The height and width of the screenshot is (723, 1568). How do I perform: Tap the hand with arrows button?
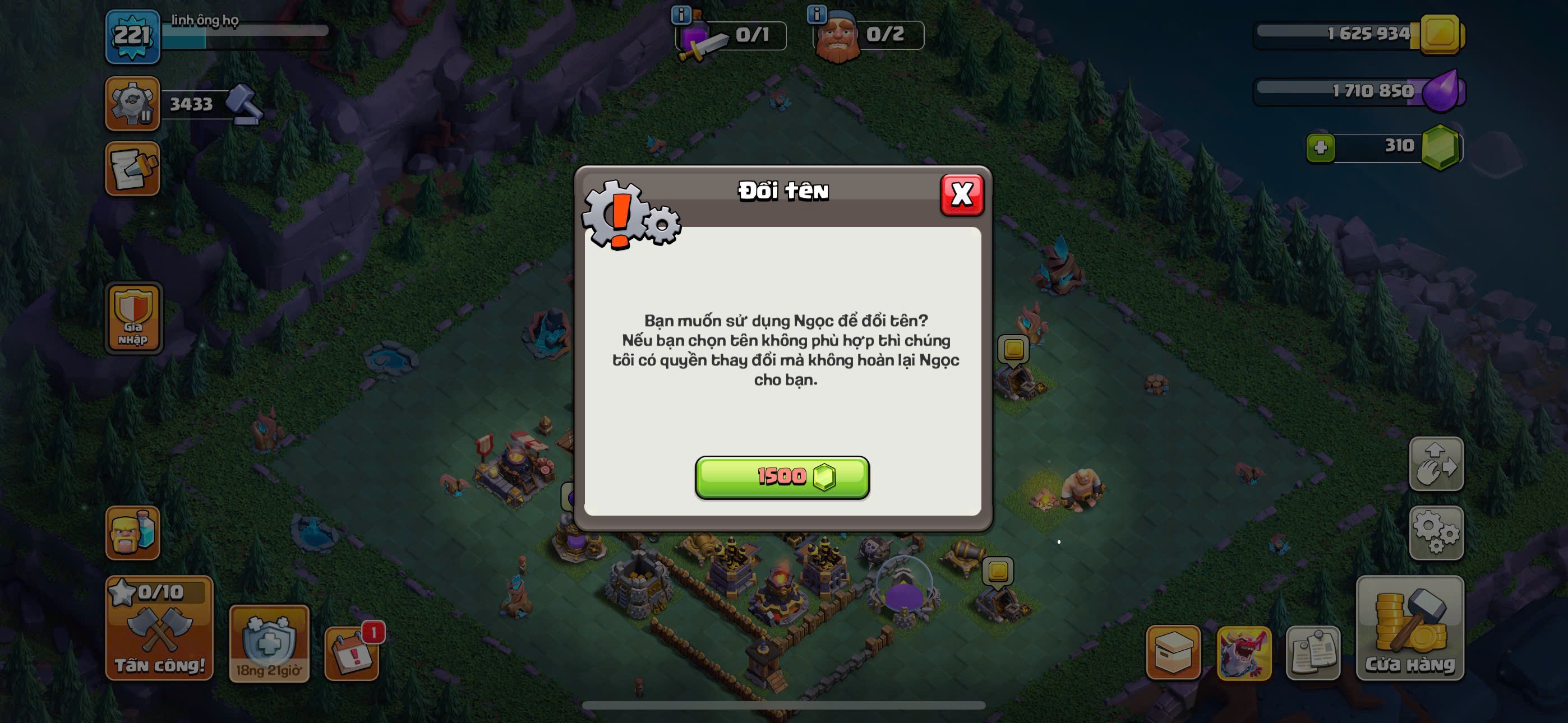(x=1436, y=464)
